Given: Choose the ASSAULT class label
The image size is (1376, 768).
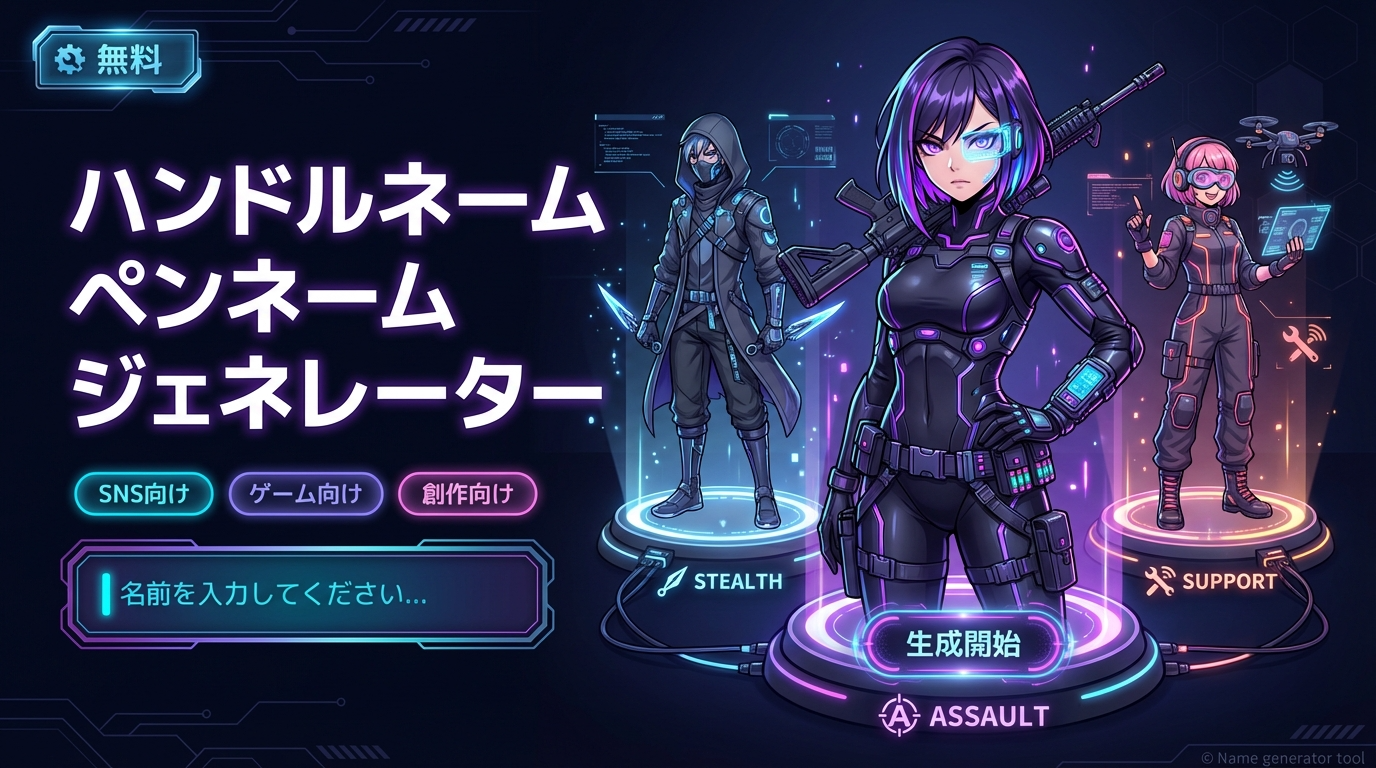Looking at the screenshot, I should pyautogui.click(x=963, y=716).
